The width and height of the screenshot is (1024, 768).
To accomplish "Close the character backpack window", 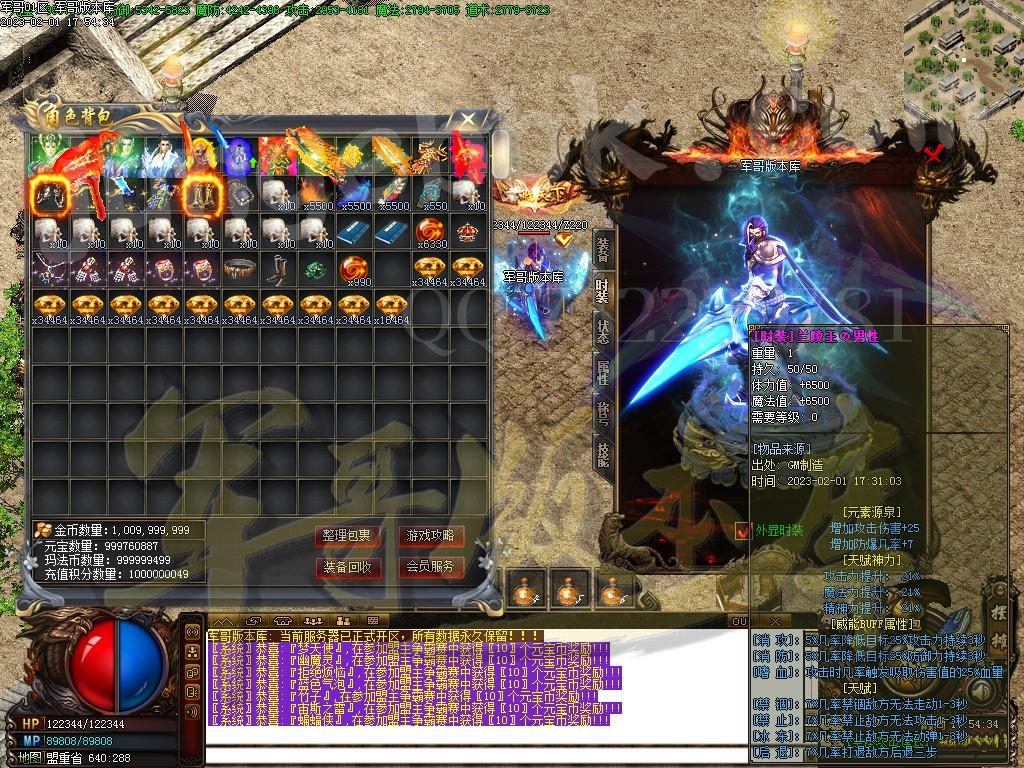I will (x=468, y=120).
